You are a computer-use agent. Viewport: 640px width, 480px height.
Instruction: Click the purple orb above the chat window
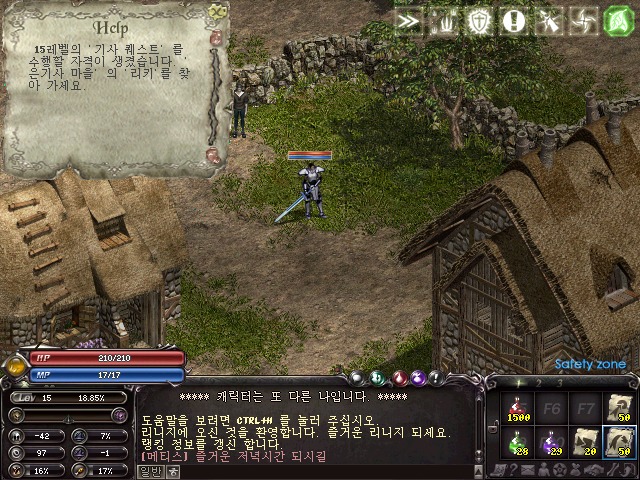tap(420, 377)
